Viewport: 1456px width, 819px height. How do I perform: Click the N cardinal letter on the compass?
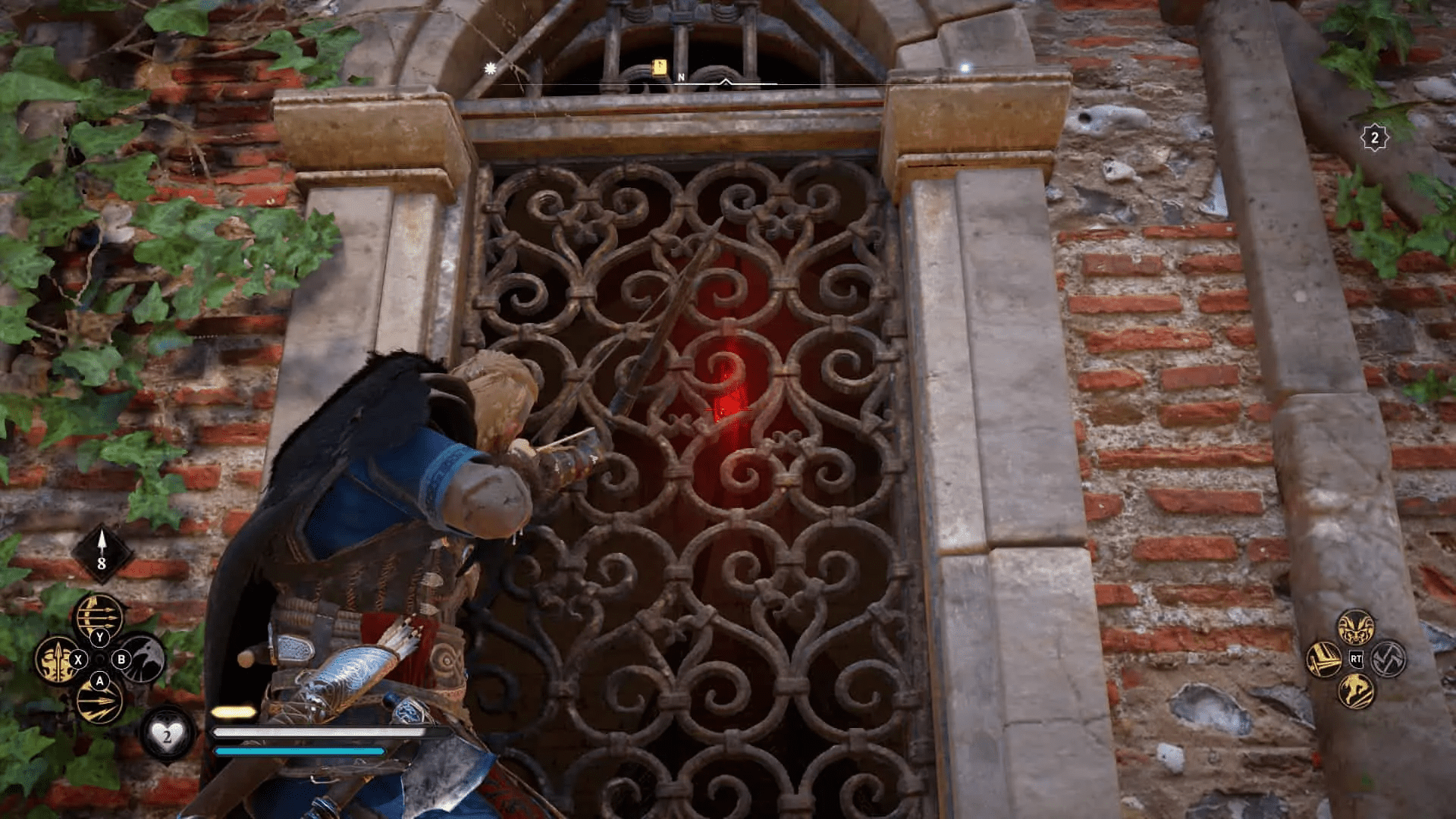pyautogui.click(x=682, y=77)
